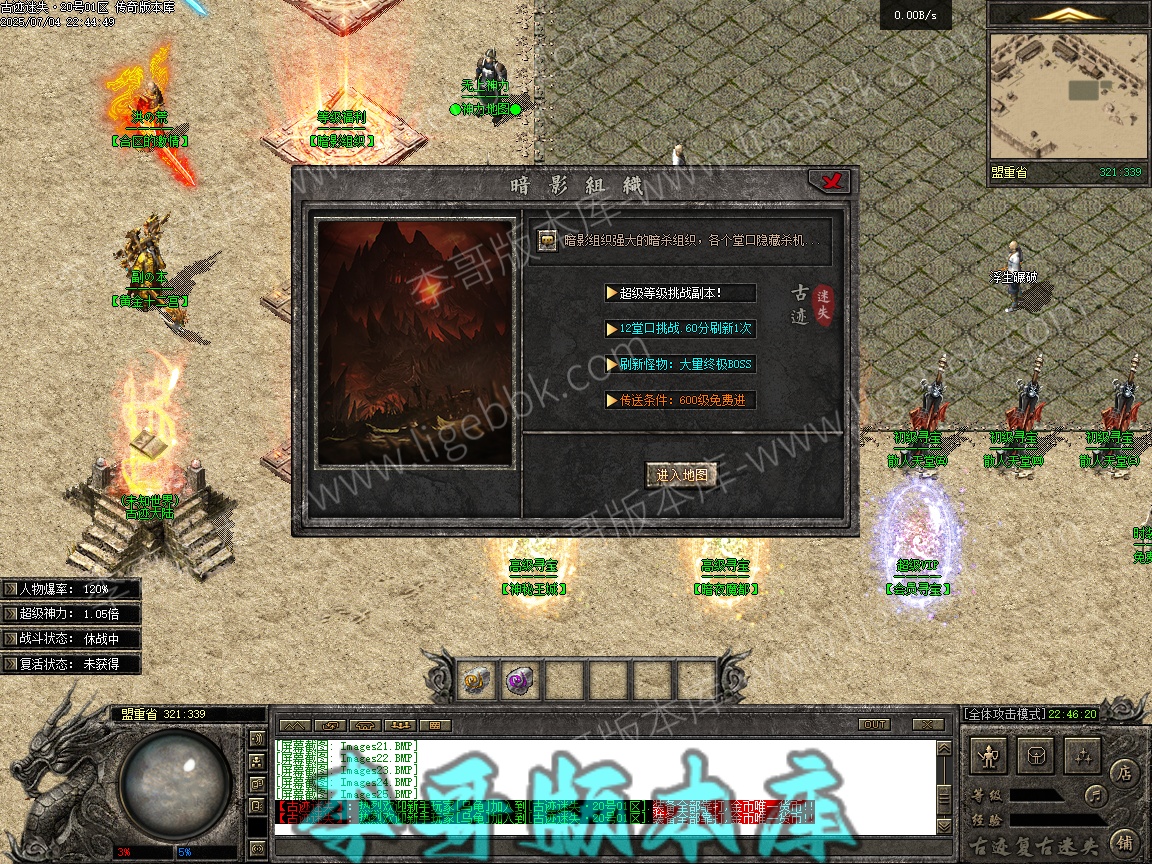Select the 传送条件 600级免费进 entry
The height and width of the screenshot is (864, 1152).
pyautogui.click(x=680, y=400)
